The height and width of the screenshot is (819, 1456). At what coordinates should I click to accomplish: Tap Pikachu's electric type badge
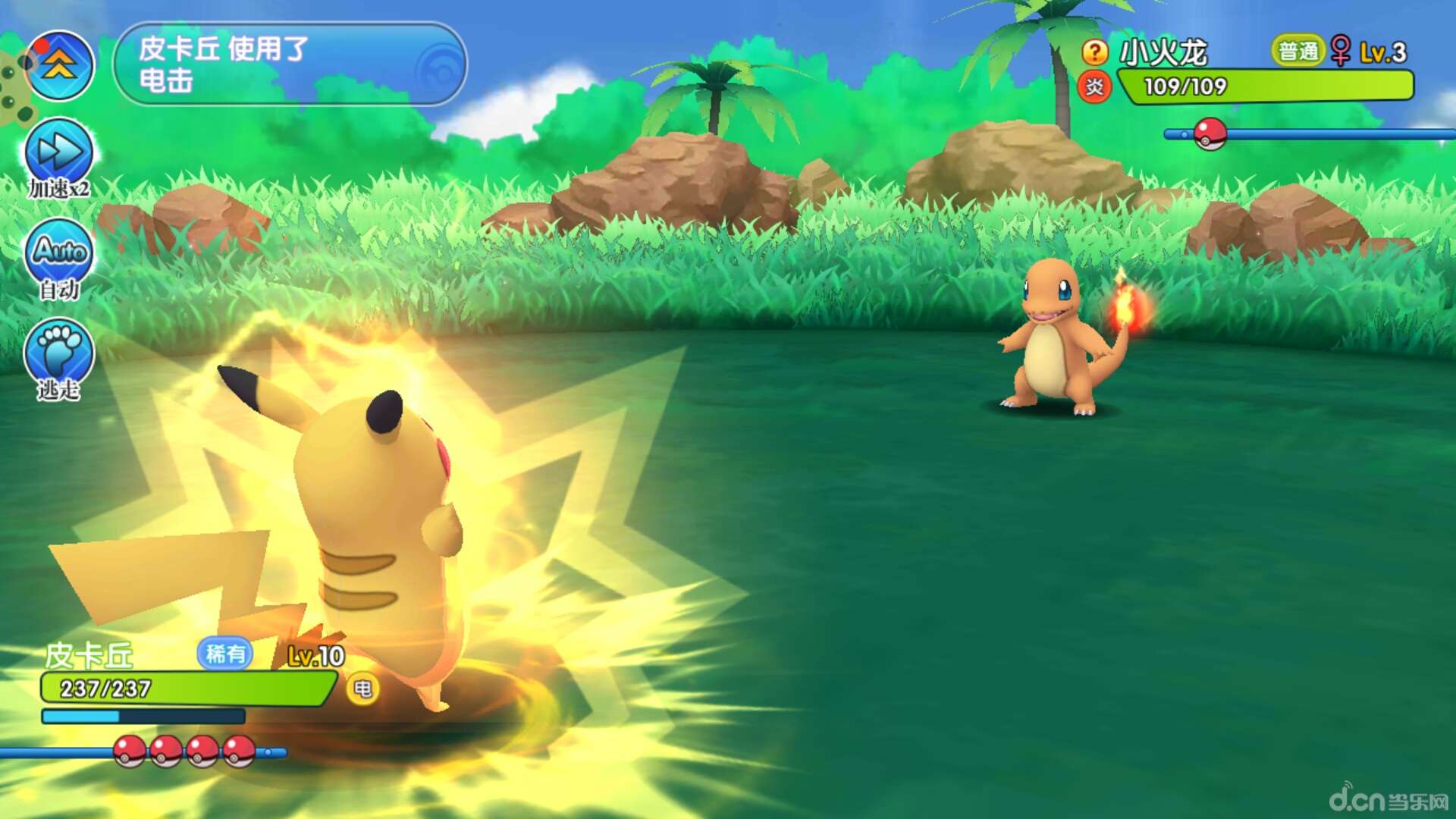362,689
